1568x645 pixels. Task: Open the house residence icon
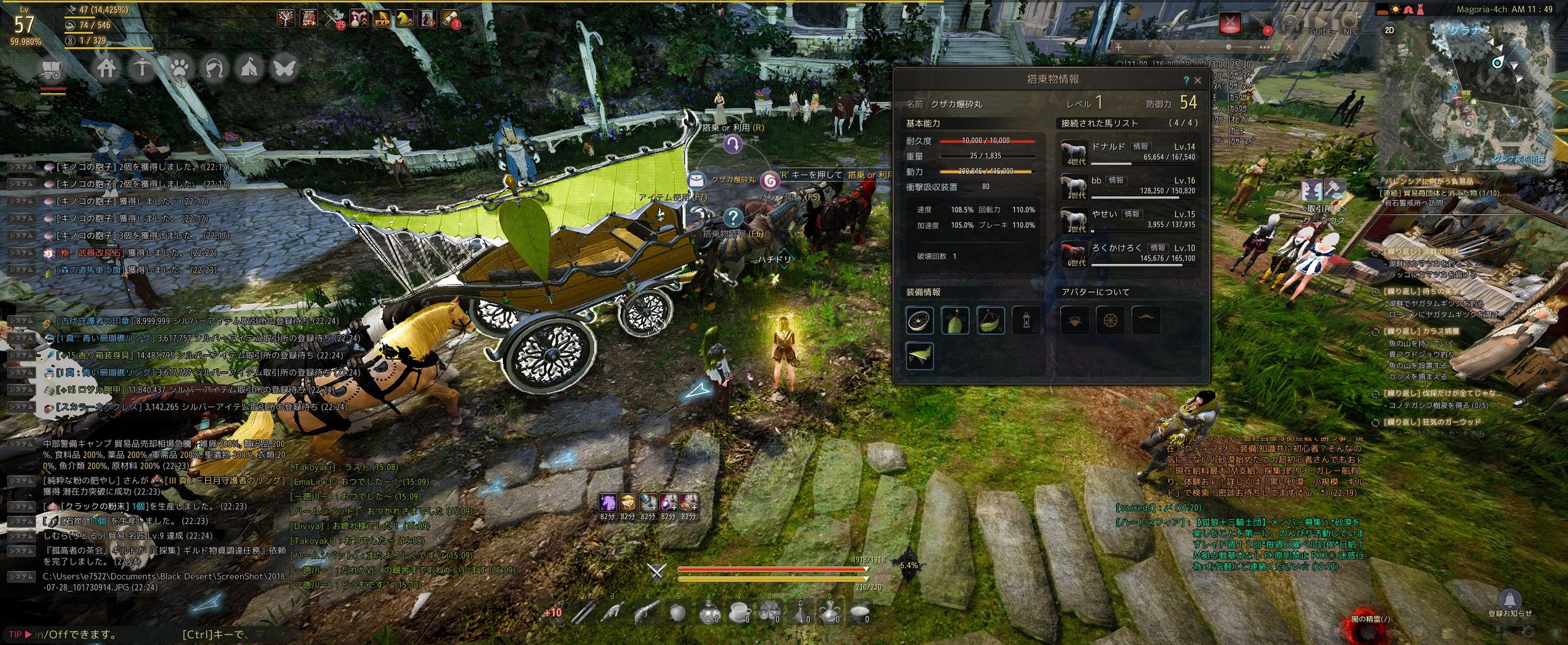pos(106,68)
